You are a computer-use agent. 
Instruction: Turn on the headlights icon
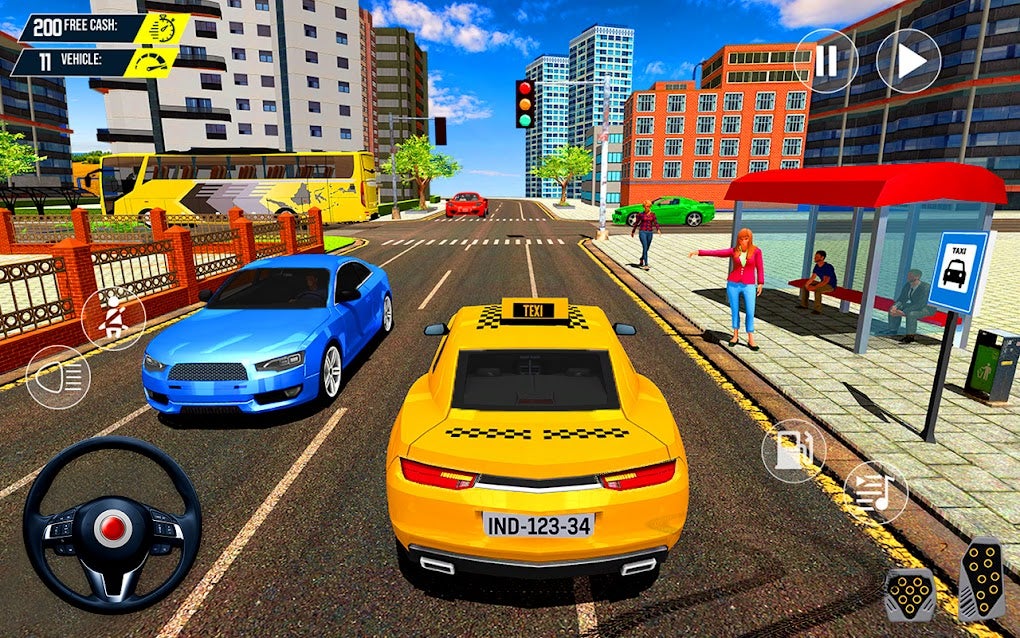coord(58,377)
